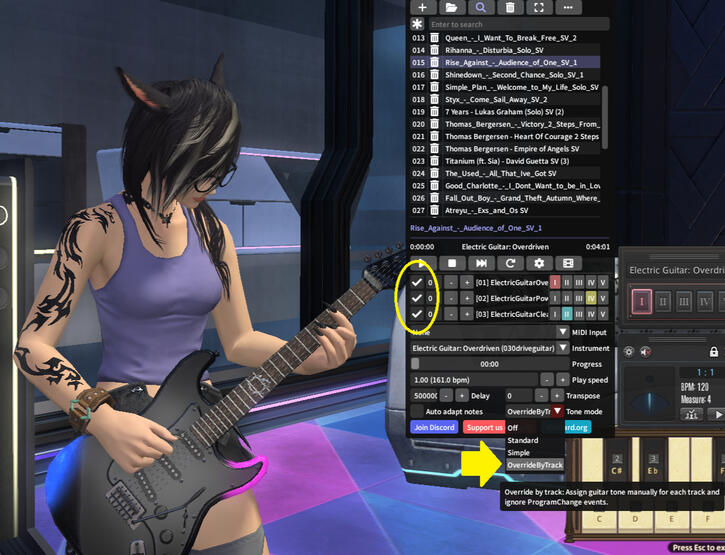Click the Join Discord button

[x=433, y=427]
